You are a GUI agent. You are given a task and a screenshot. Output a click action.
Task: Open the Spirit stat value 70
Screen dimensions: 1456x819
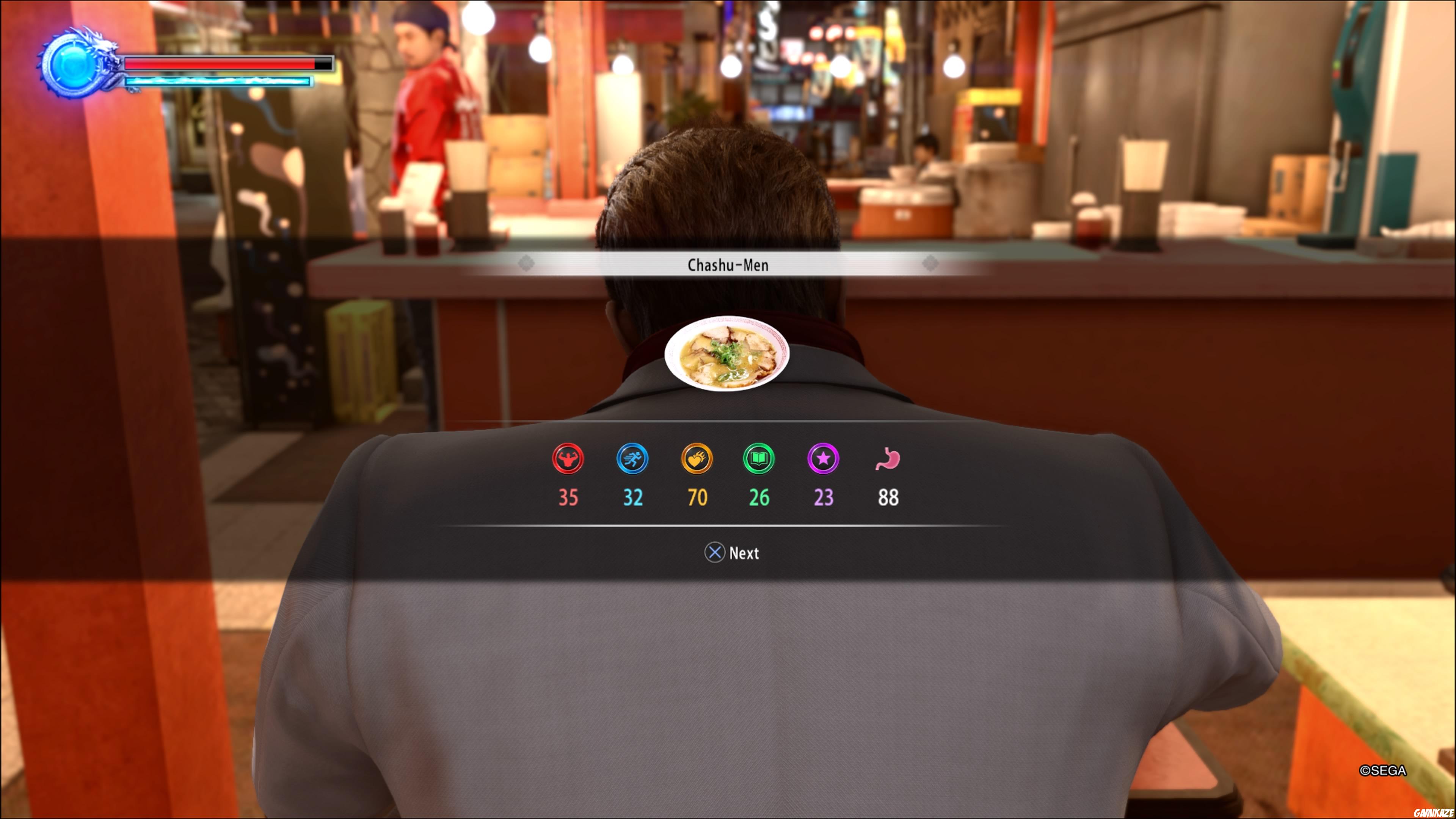click(697, 498)
